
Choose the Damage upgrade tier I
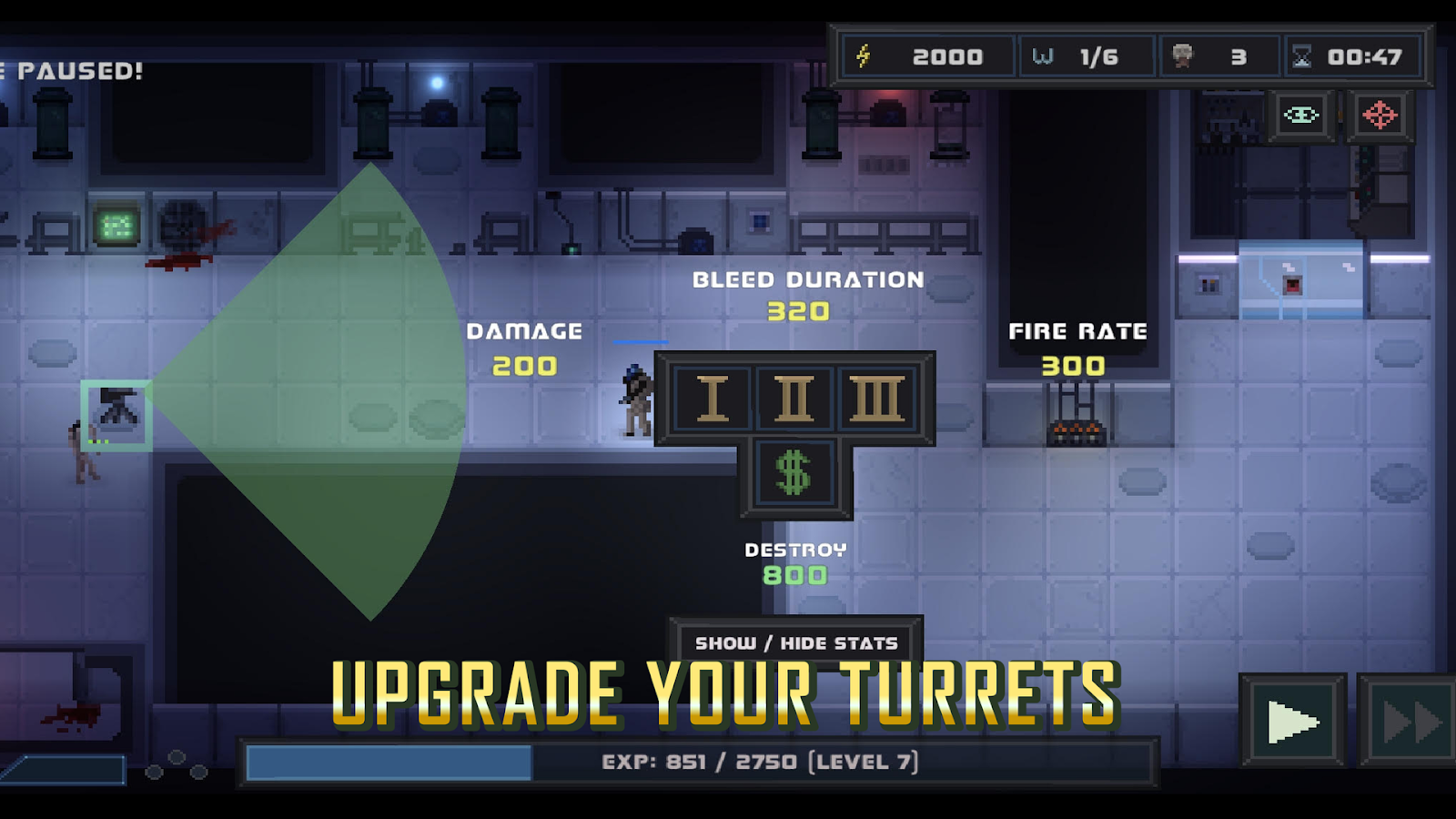pos(712,399)
